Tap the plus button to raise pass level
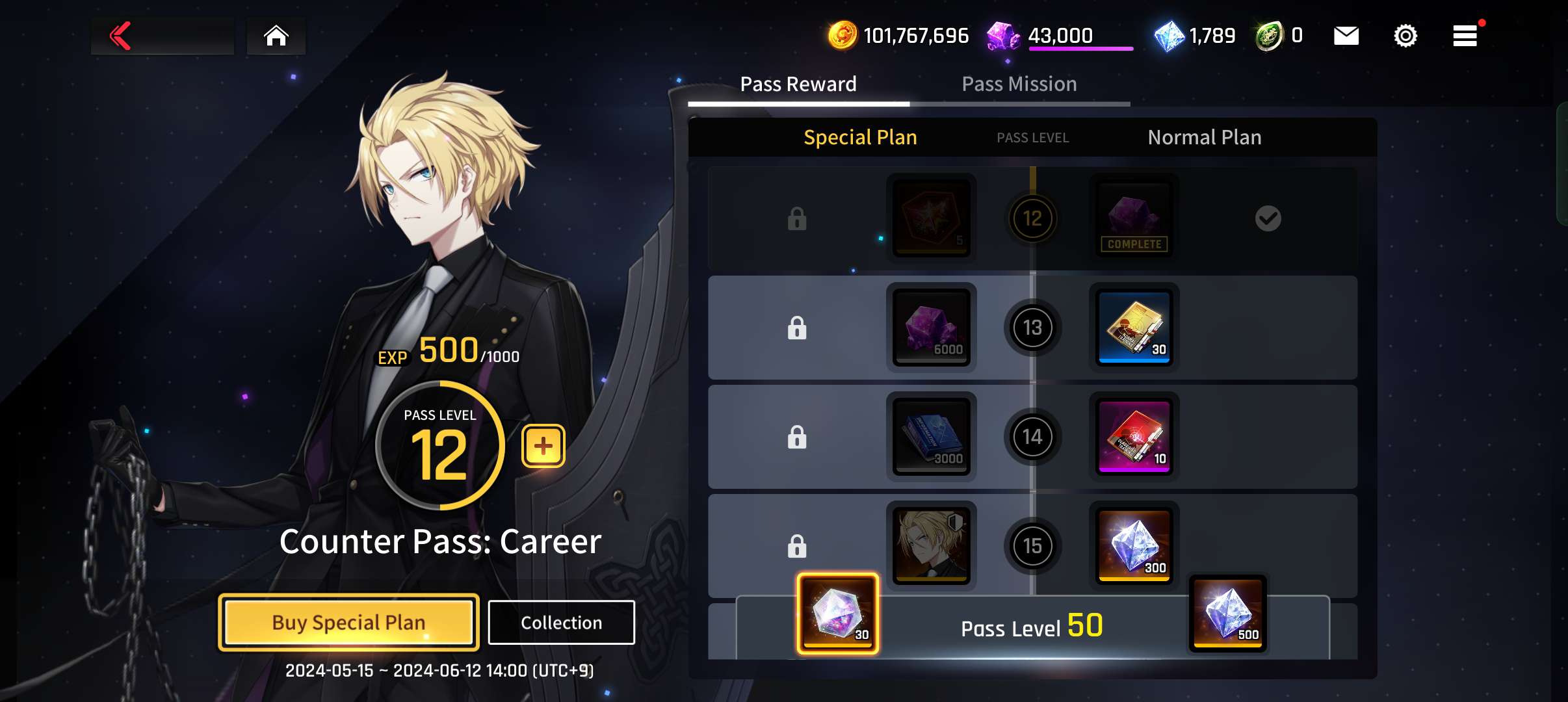The image size is (1568, 702). coord(543,446)
